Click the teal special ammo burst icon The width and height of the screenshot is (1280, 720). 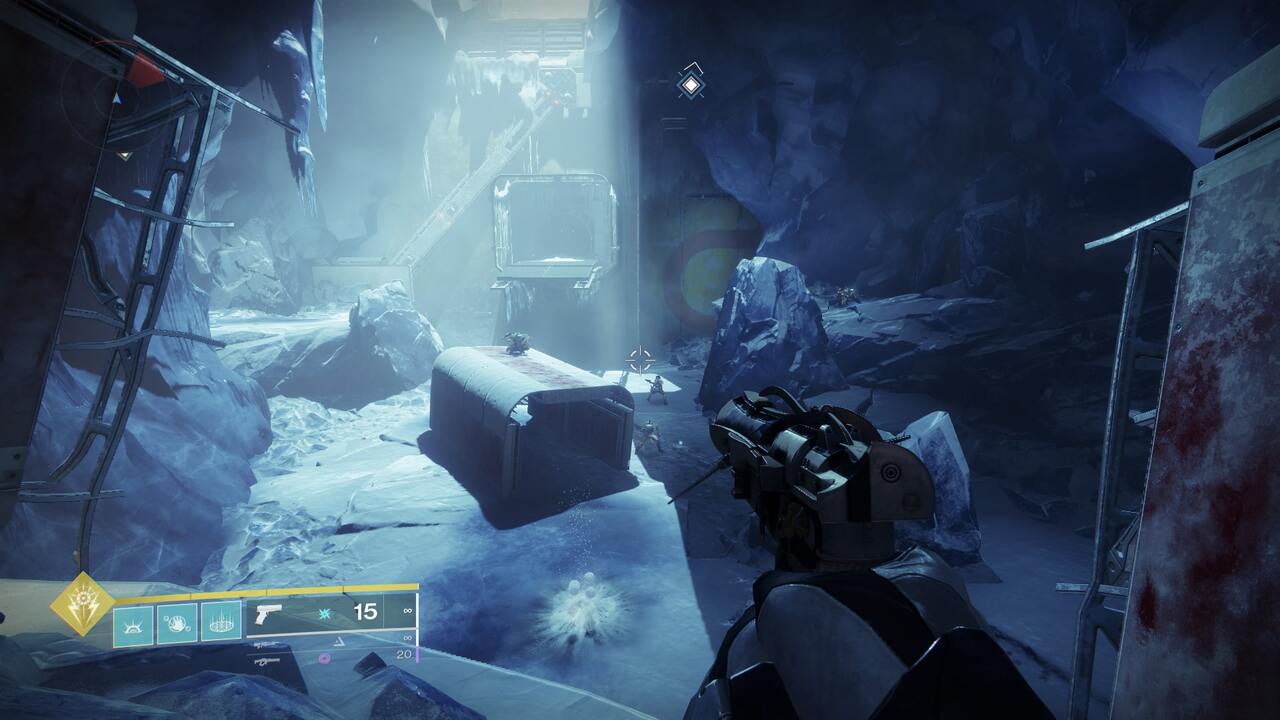click(325, 614)
